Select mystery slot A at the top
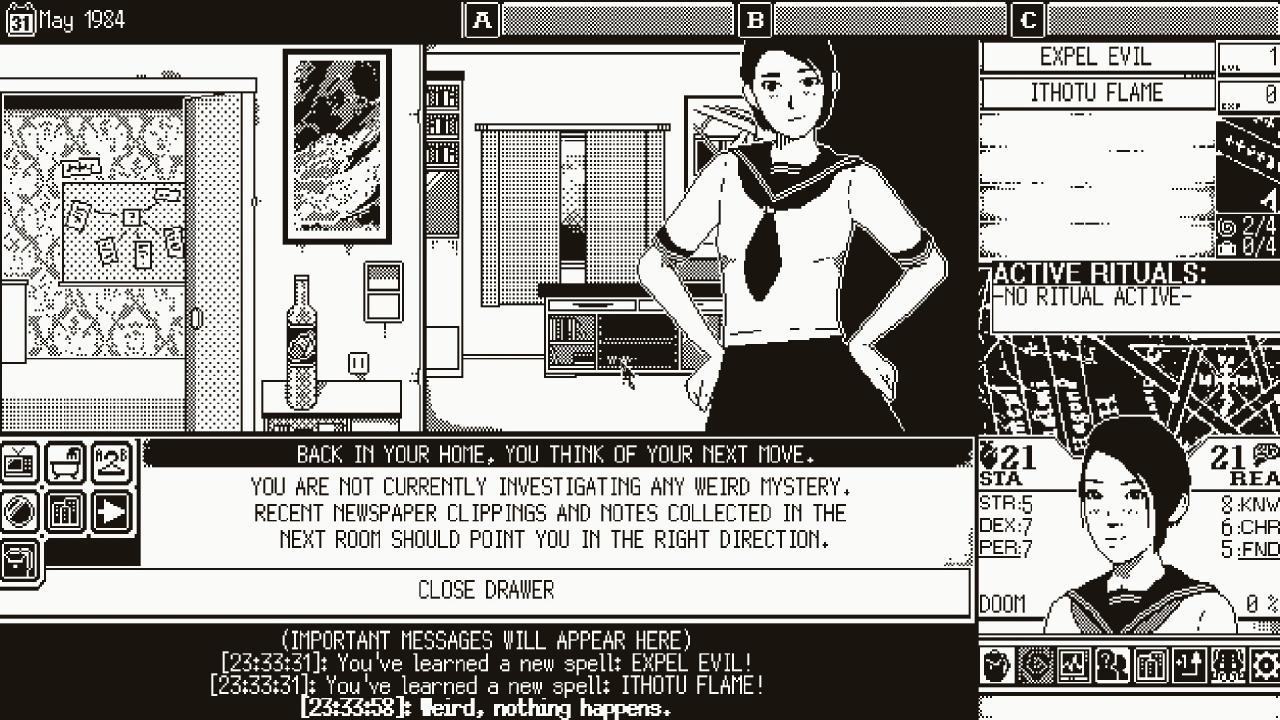1280x720 pixels. [483, 20]
